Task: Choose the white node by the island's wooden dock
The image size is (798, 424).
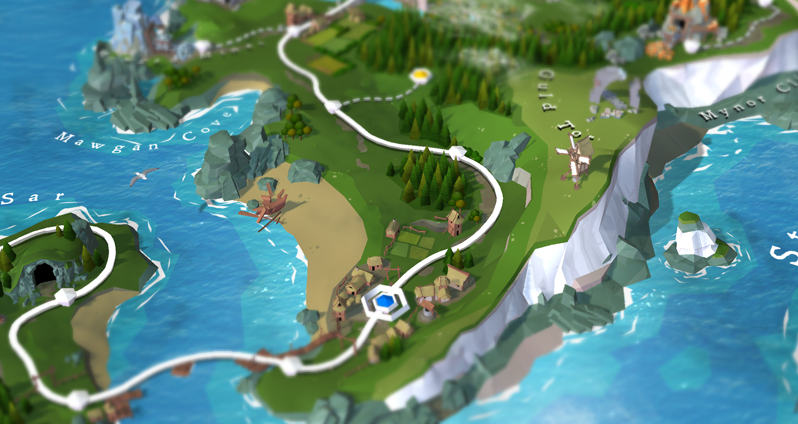Action: pos(77,399)
